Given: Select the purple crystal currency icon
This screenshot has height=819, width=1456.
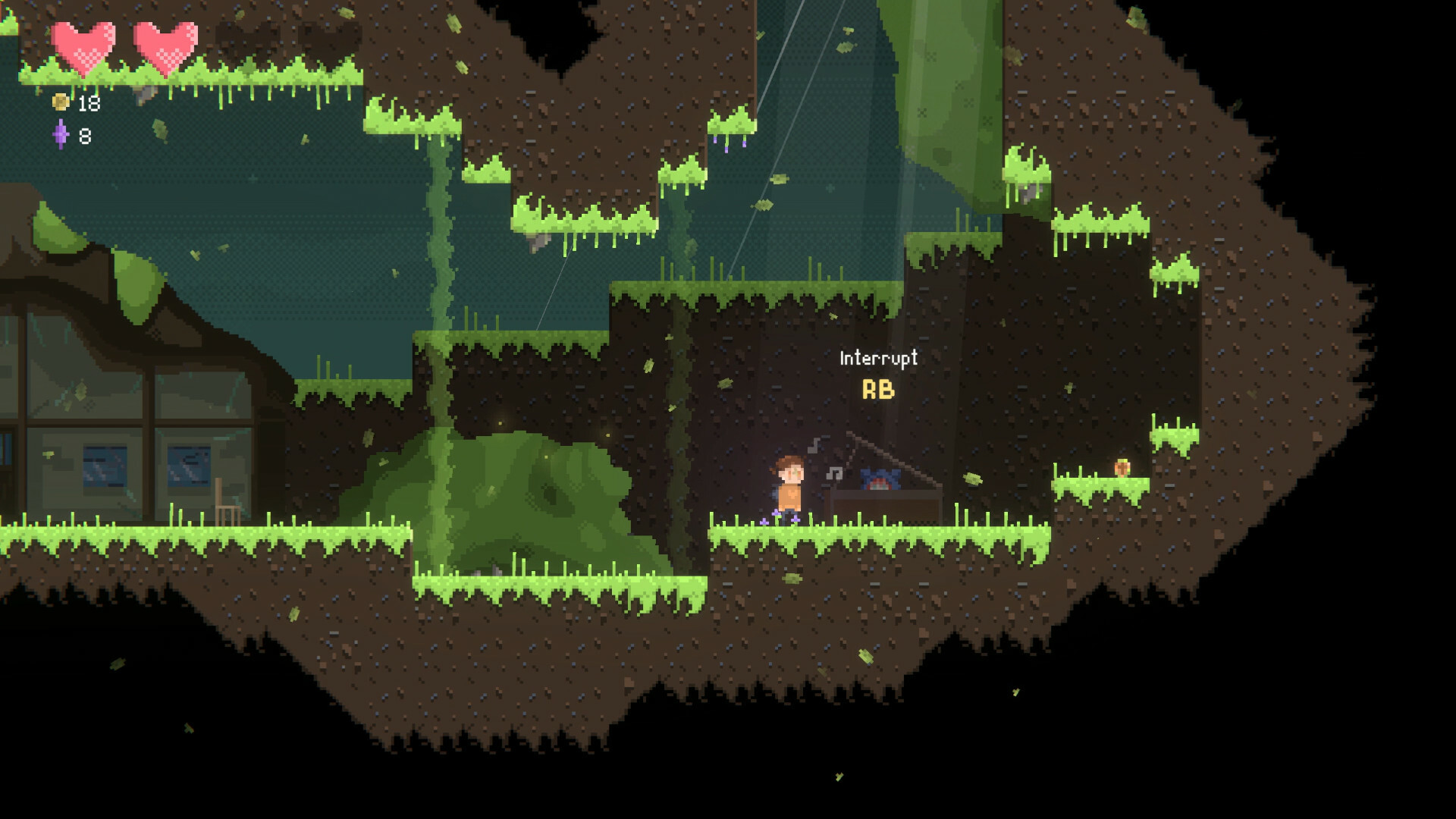Looking at the screenshot, I should point(61,135).
